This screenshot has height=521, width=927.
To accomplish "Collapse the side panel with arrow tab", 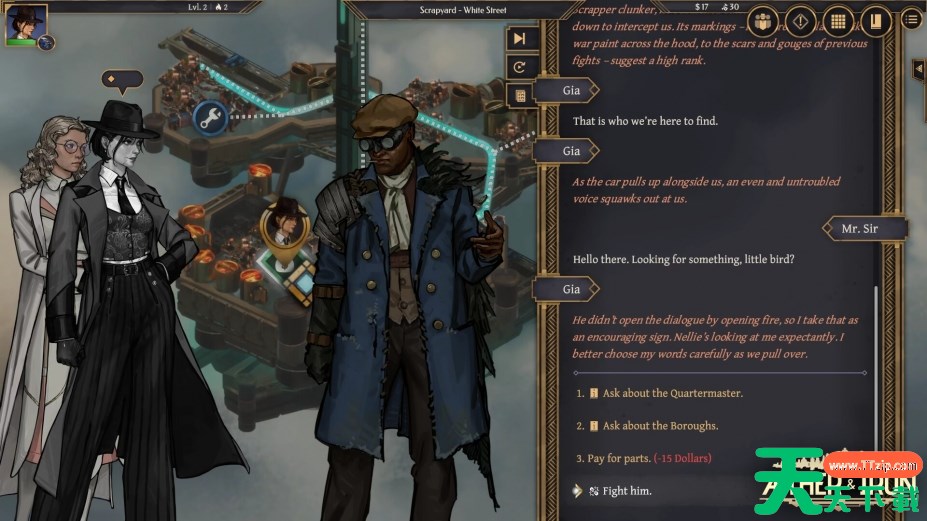I will pos(918,69).
